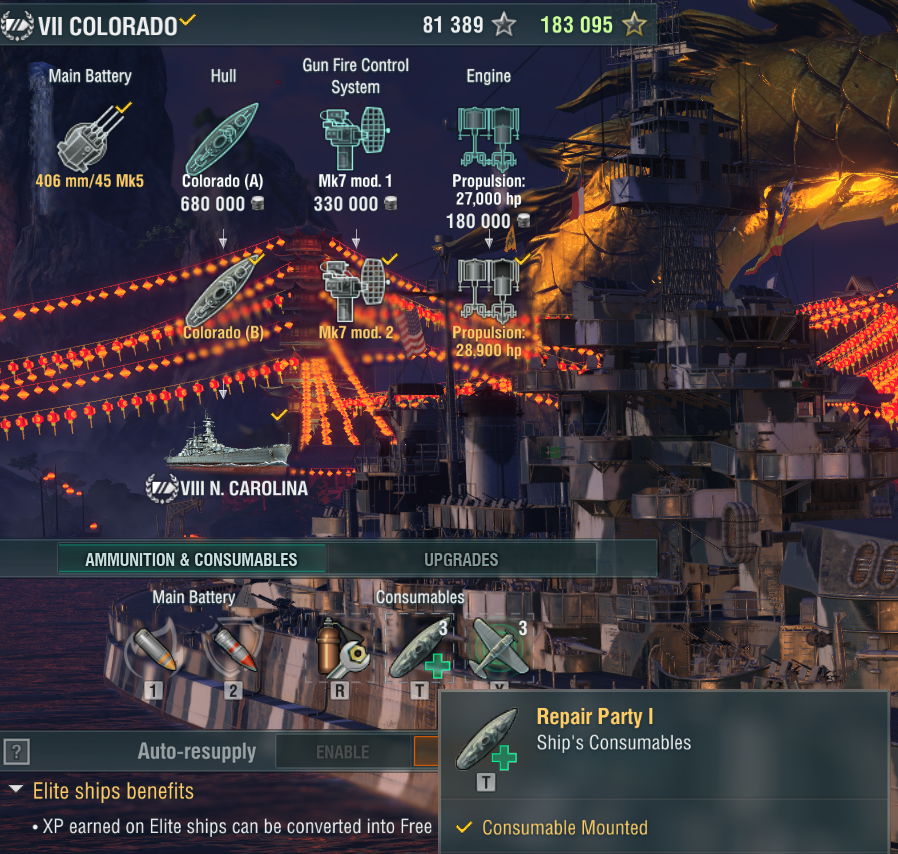Image resolution: width=898 pixels, height=854 pixels.
Task: Select the 406 mm/45 Mk5 main battery module
Action: [91, 138]
